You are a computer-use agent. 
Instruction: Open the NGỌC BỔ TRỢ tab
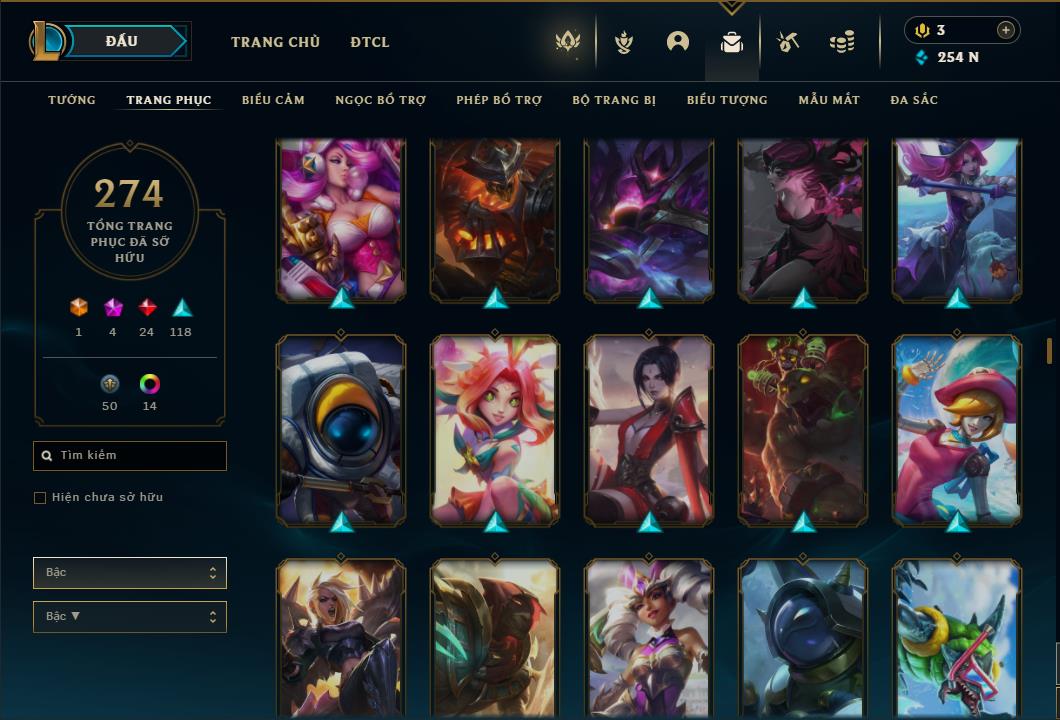[x=380, y=100]
